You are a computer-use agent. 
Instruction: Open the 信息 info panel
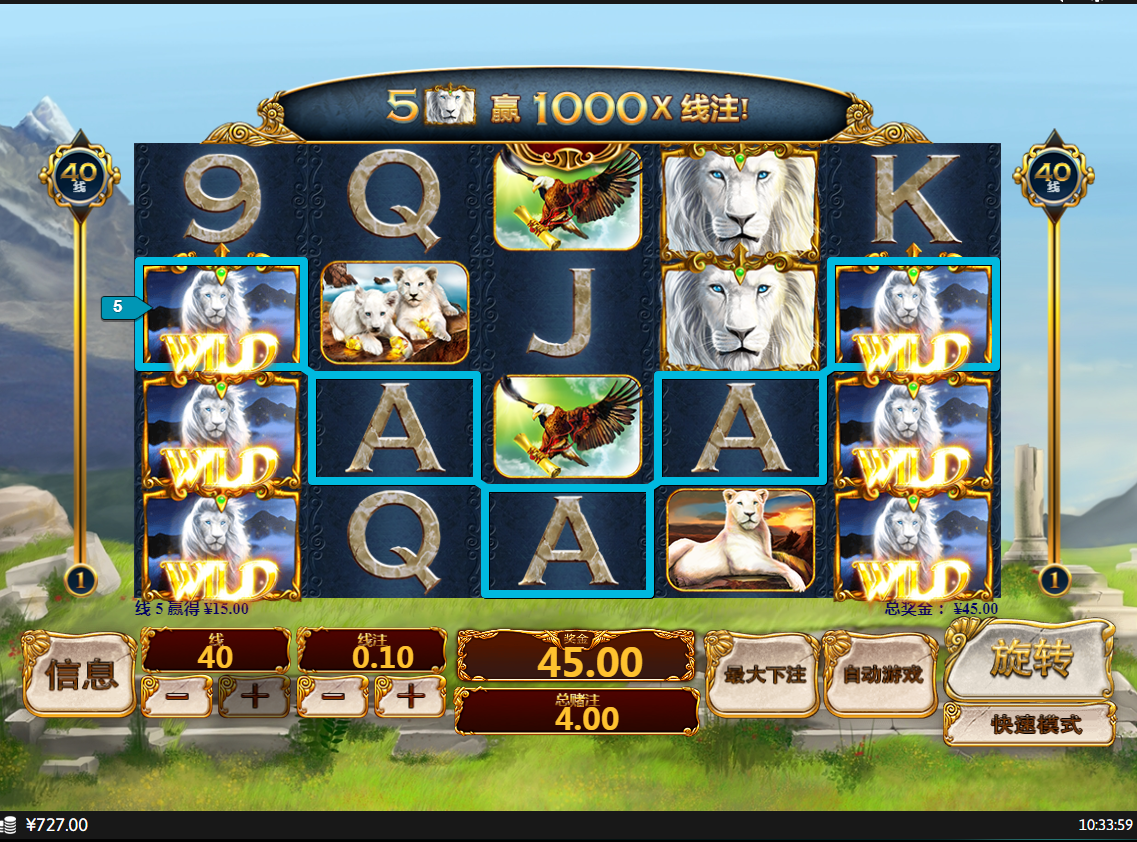coord(78,674)
